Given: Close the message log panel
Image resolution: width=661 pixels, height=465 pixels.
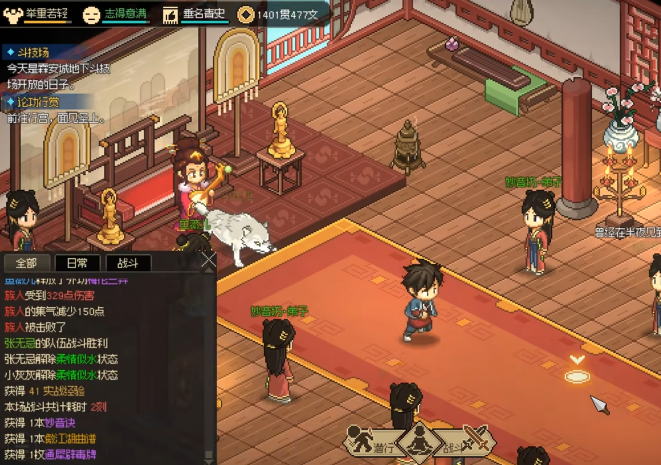Looking at the screenshot, I should [207, 262].
